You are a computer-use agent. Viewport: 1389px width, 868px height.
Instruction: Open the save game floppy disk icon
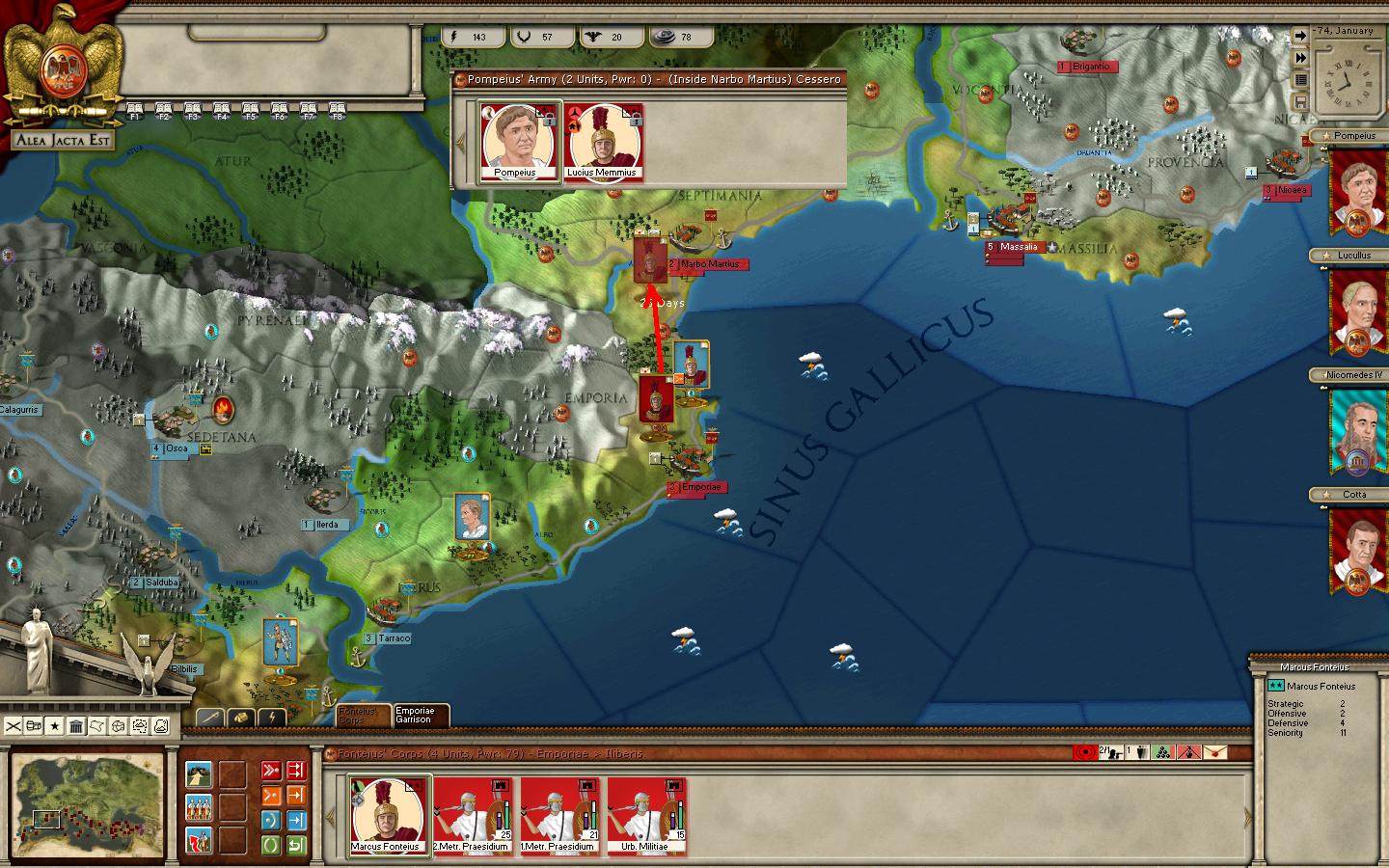(x=1300, y=101)
